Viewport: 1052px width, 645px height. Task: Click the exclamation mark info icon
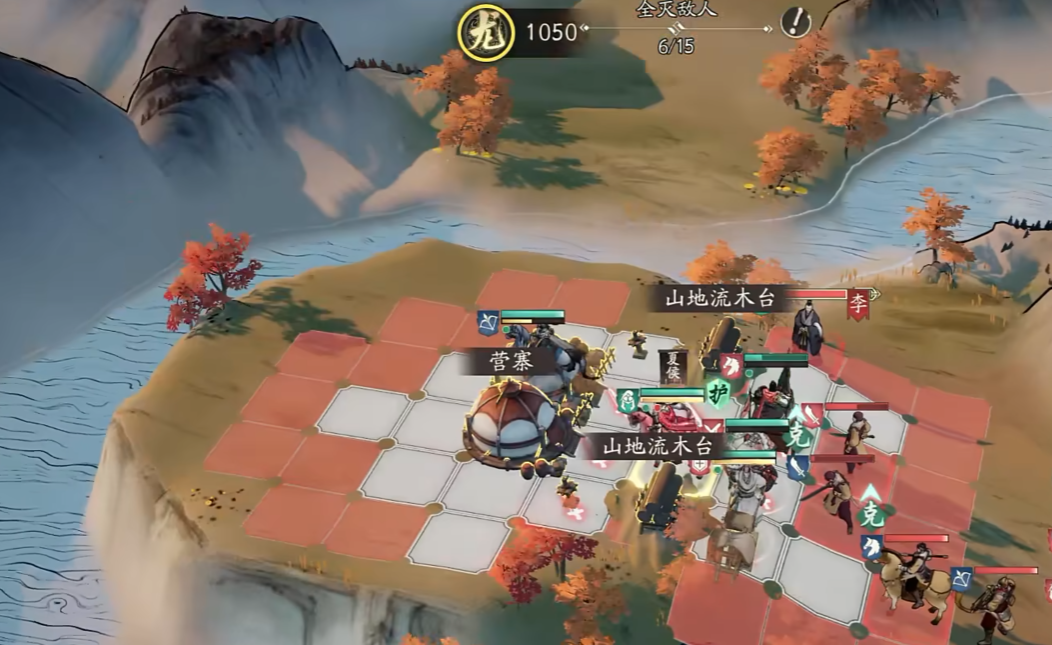[796, 22]
